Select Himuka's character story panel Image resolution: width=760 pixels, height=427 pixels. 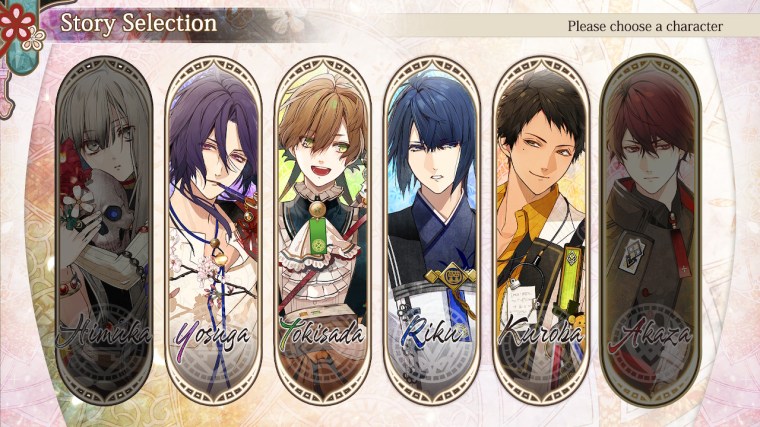tap(104, 230)
